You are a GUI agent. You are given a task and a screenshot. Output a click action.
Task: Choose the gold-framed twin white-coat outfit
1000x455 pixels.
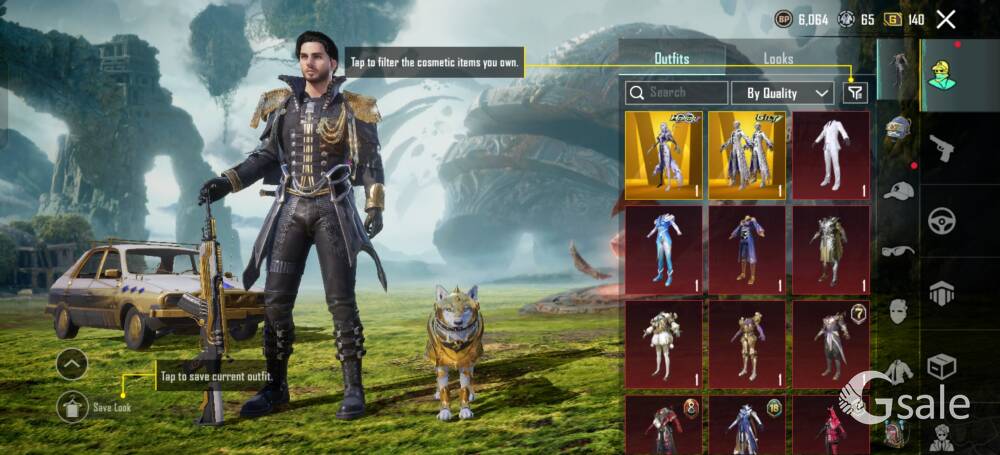point(747,155)
